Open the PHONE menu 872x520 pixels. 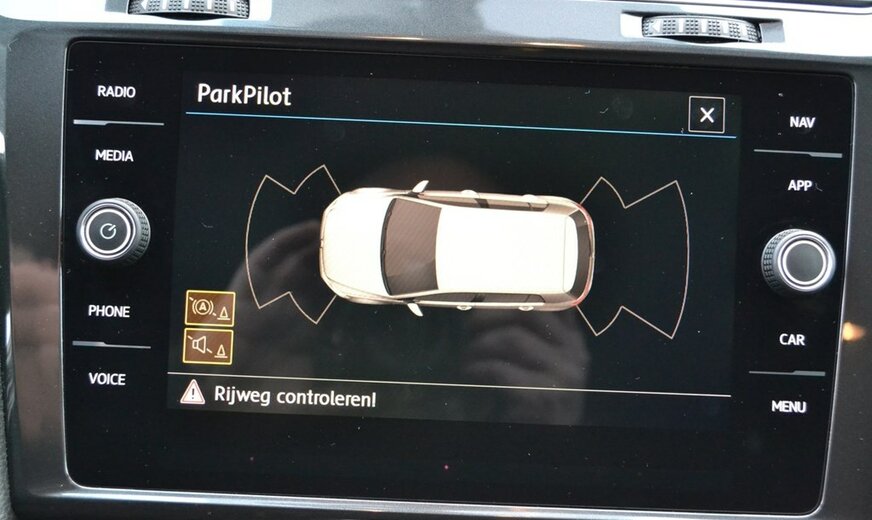(109, 311)
